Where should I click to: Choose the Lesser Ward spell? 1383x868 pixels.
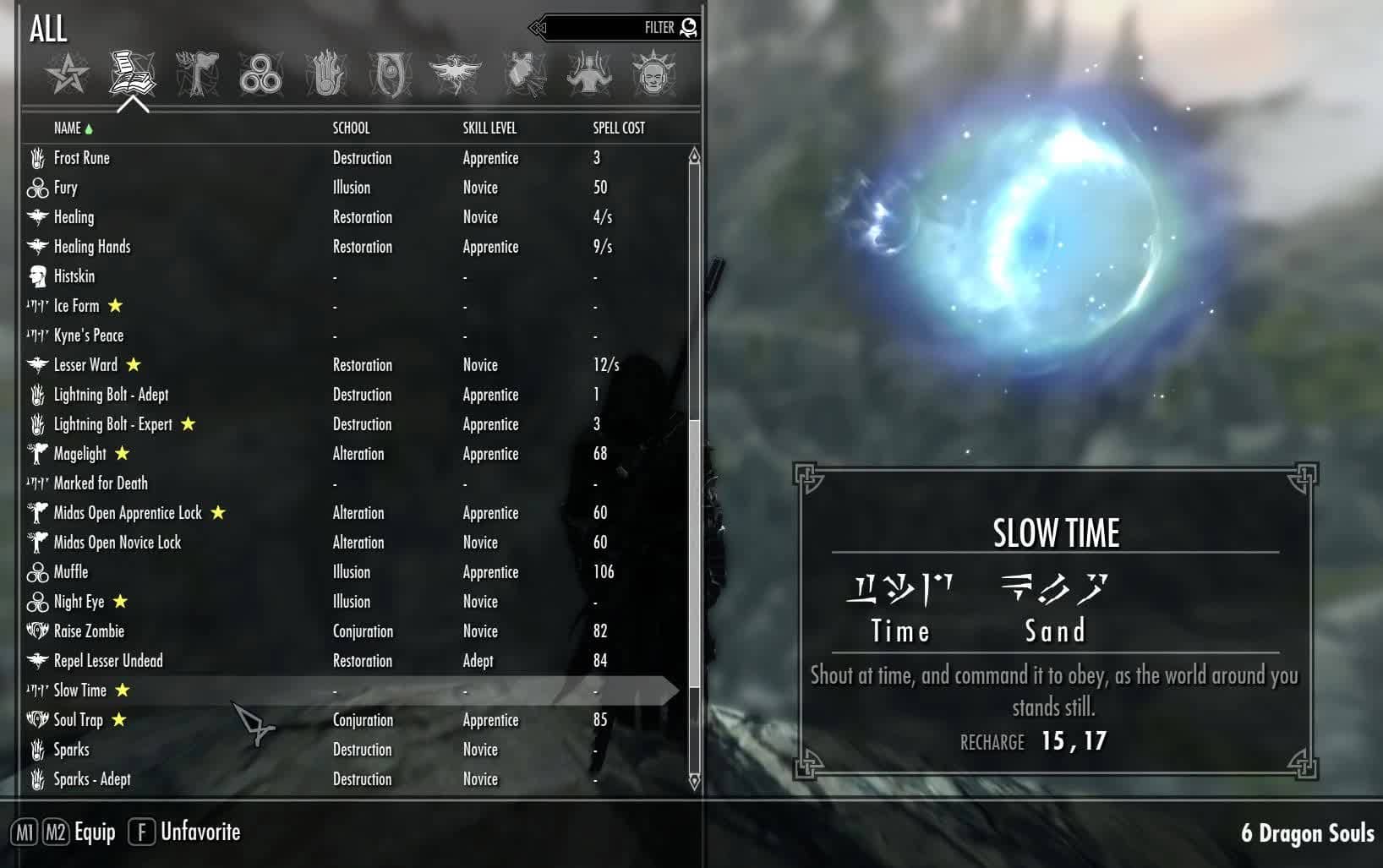(85, 365)
